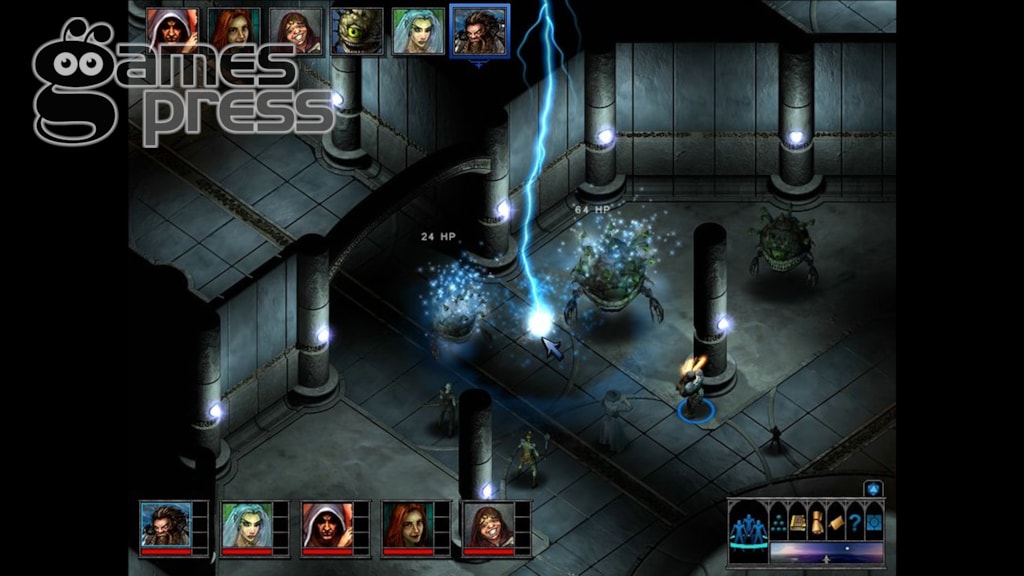
Task: Select the grinning character in the party panel
Action: pyautogui.click(x=488, y=525)
